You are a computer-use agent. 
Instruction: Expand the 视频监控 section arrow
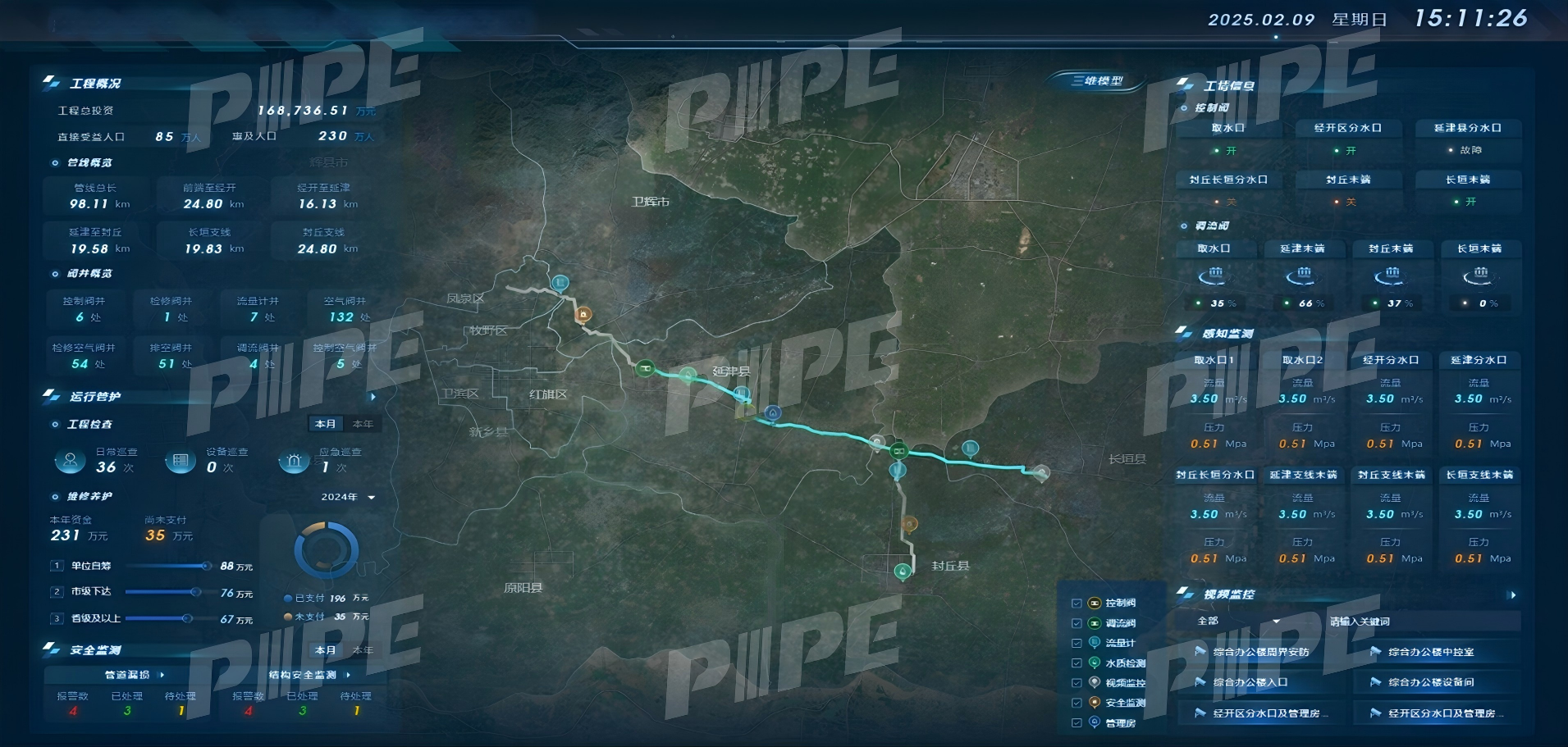[x=1512, y=595]
